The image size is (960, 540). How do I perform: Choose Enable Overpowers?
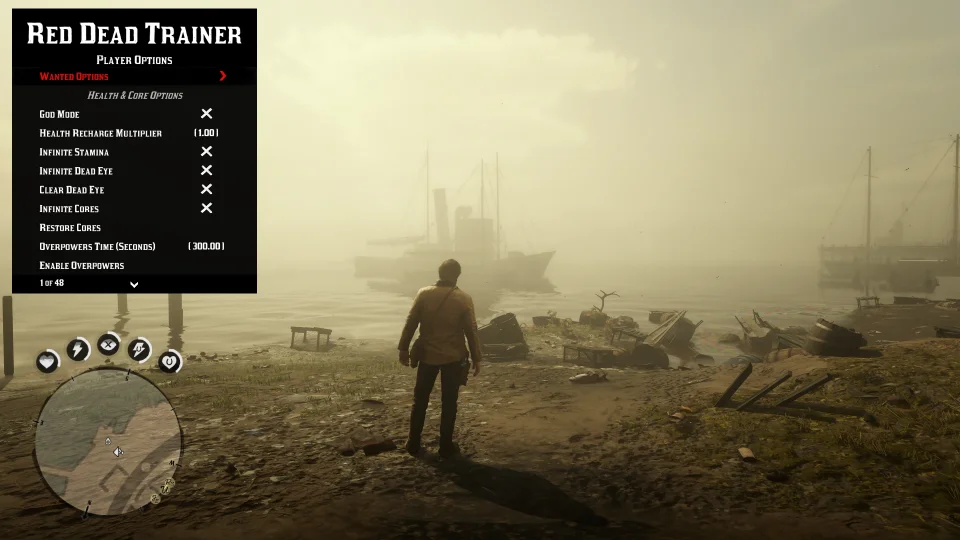(x=82, y=266)
